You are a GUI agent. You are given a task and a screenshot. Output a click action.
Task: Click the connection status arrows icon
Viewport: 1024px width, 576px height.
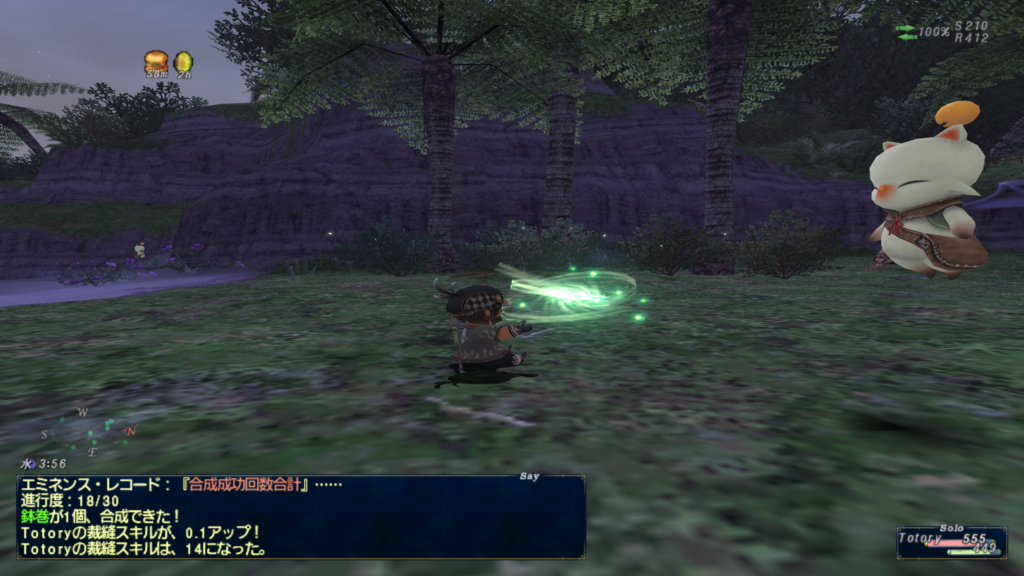coord(905,32)
